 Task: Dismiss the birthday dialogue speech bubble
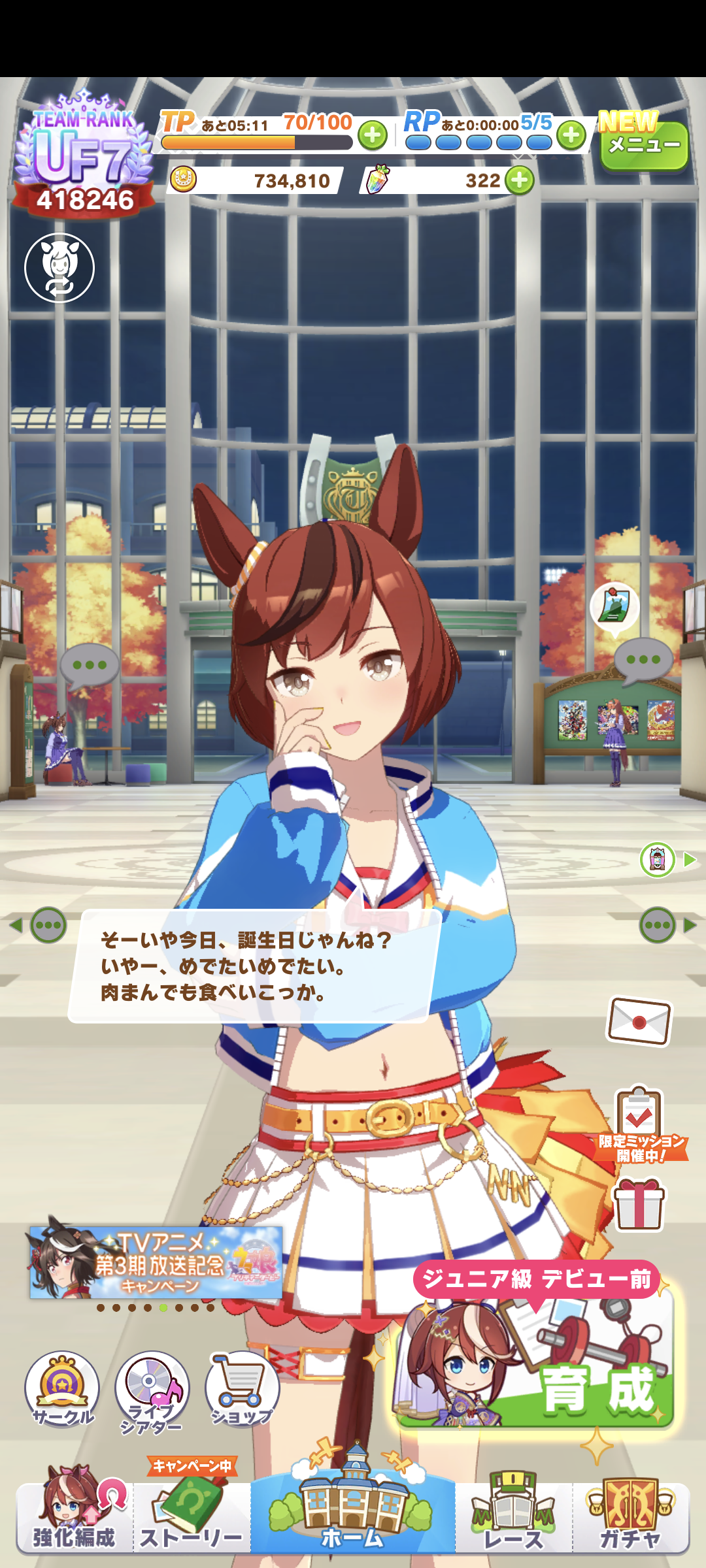click(252, 966)
